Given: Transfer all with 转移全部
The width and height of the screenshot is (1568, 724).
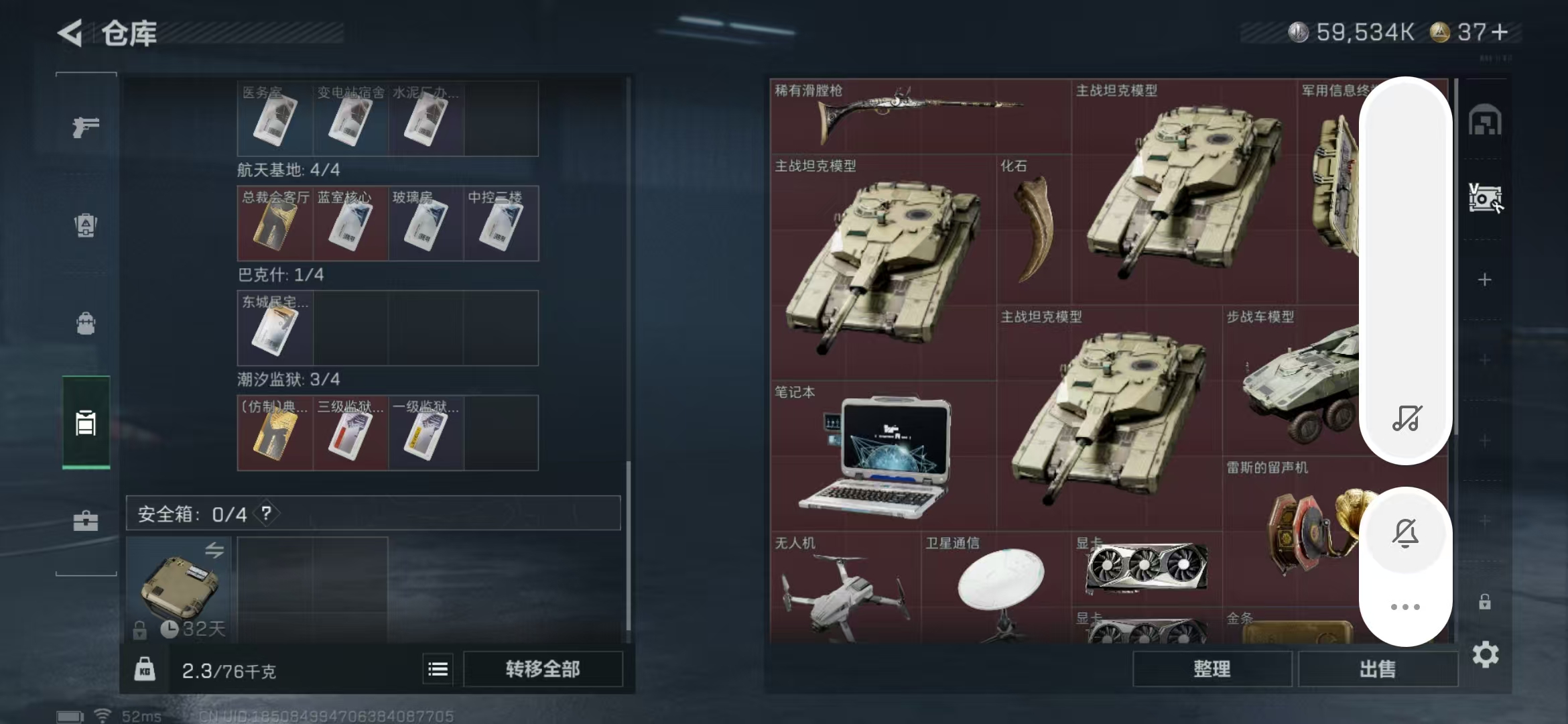Looking at the screenshot, I should point(543,669).
